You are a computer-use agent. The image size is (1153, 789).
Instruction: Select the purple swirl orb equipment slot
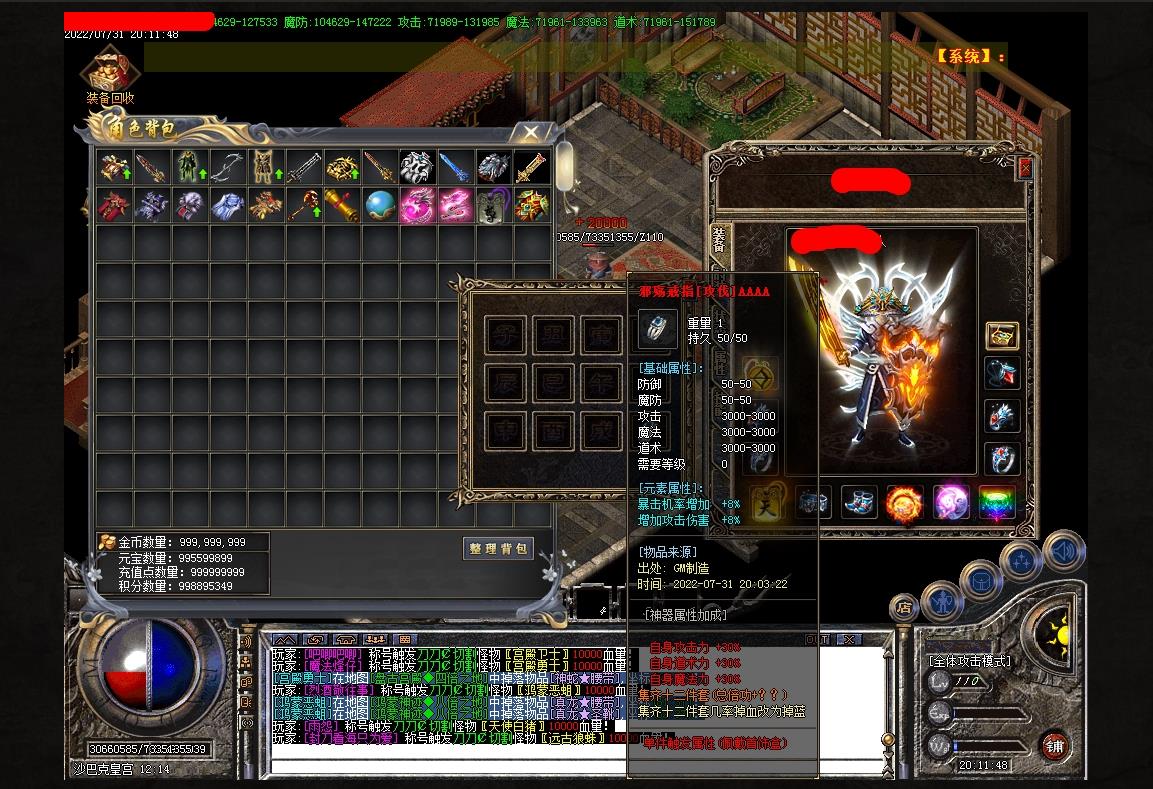pyautogui.click(x=950, y=502)
